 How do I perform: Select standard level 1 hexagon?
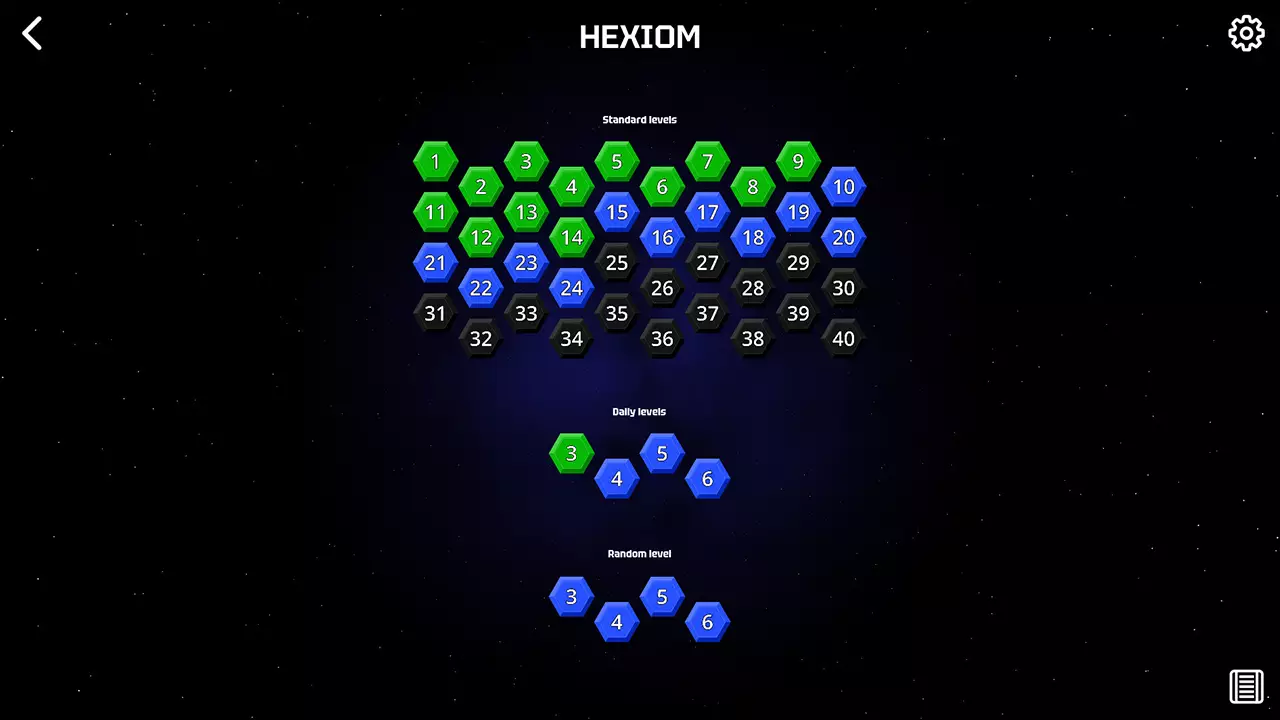(x=435, y=161)
